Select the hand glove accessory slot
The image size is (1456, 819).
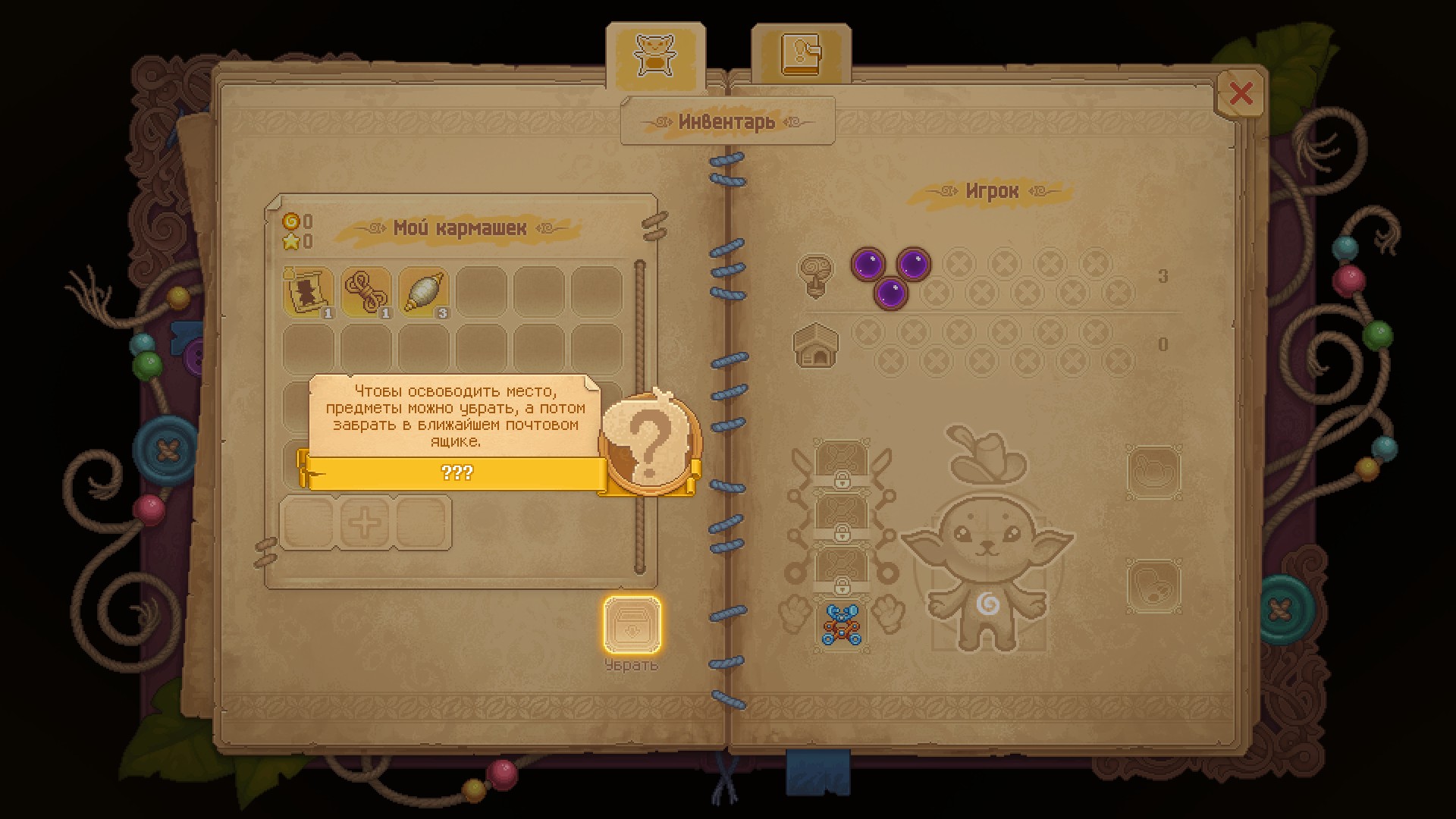(1153, 472)
